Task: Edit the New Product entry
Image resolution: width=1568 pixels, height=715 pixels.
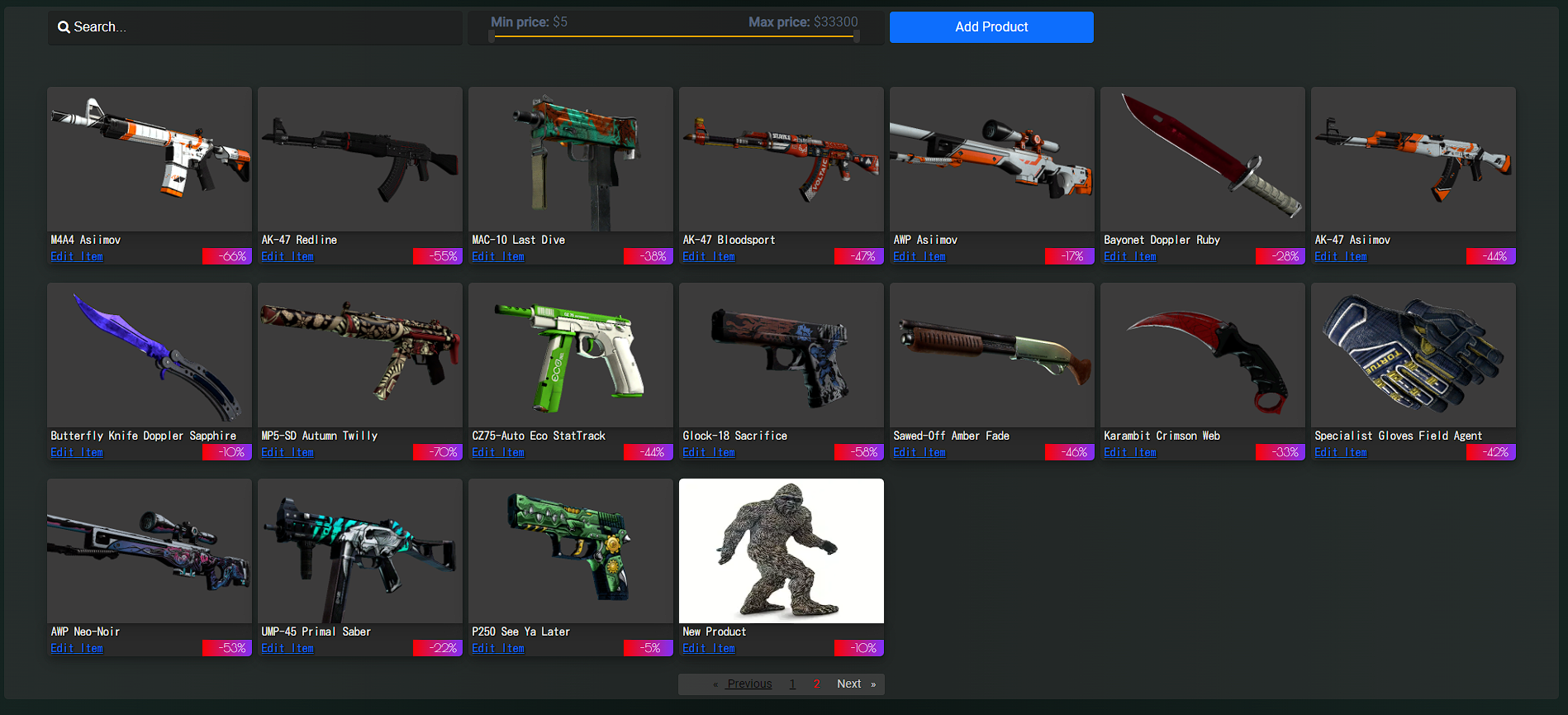Action: 708,648
